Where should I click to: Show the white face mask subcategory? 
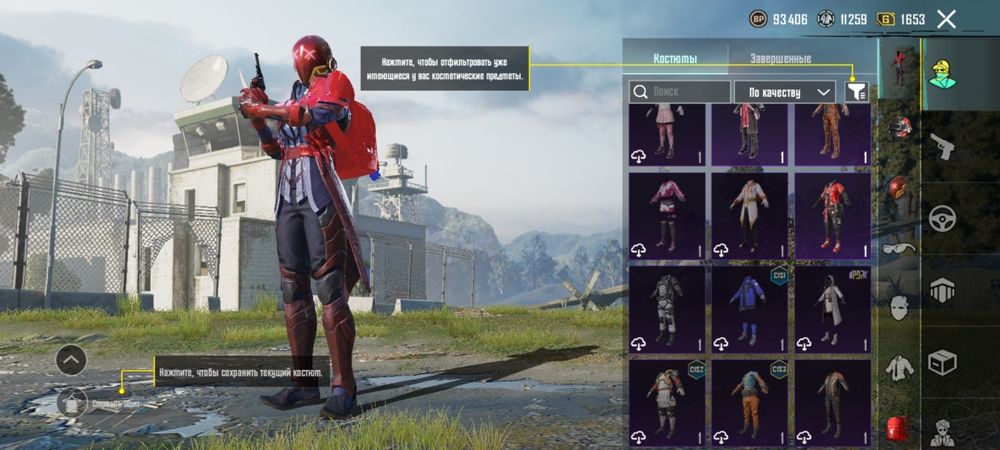tap(899, 306)
